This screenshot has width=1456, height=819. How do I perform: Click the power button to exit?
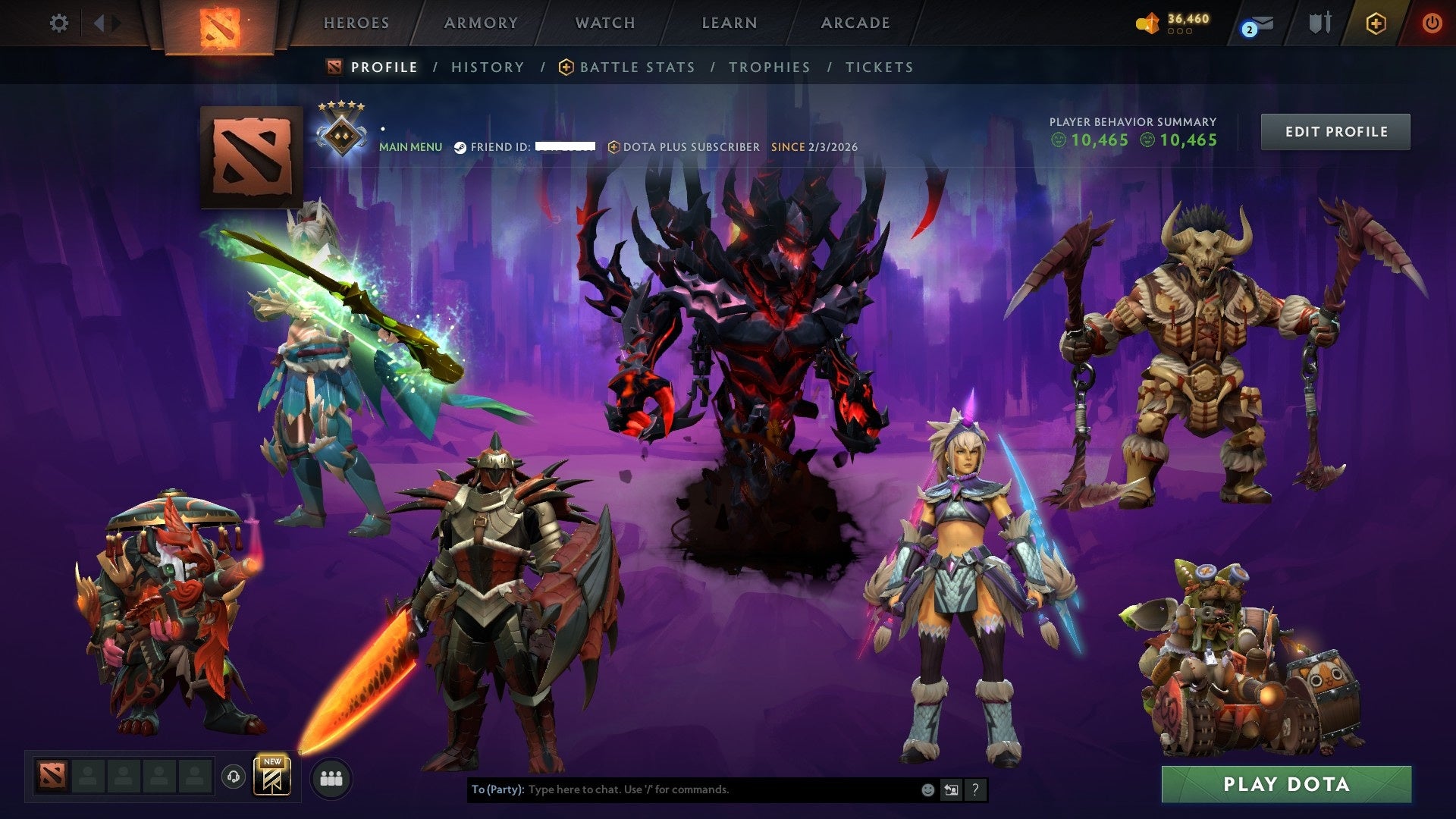(x=1432, y=24)
